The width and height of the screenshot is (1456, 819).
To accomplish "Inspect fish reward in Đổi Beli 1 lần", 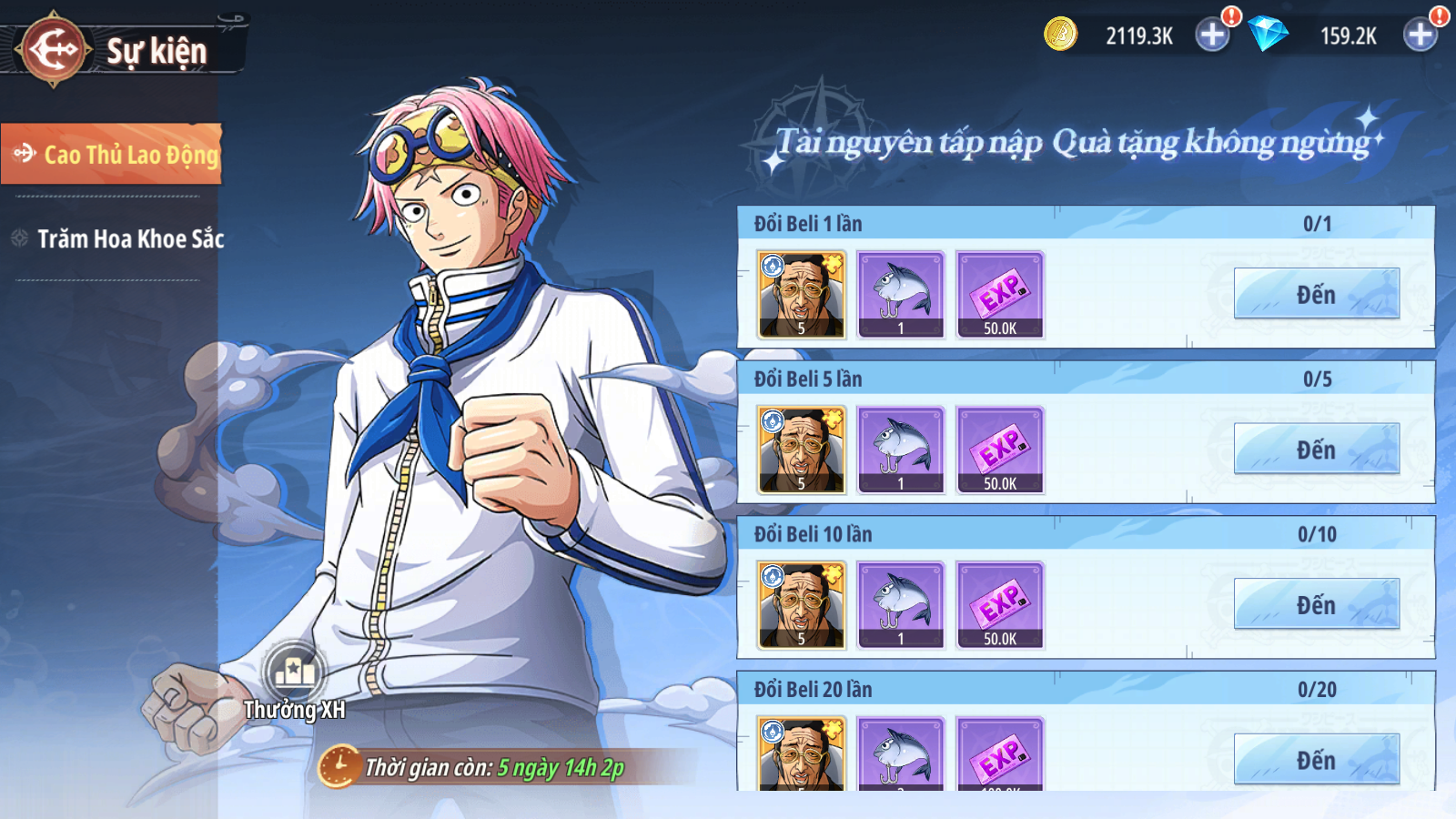I will pyautogui.click(x=901, y=295).
